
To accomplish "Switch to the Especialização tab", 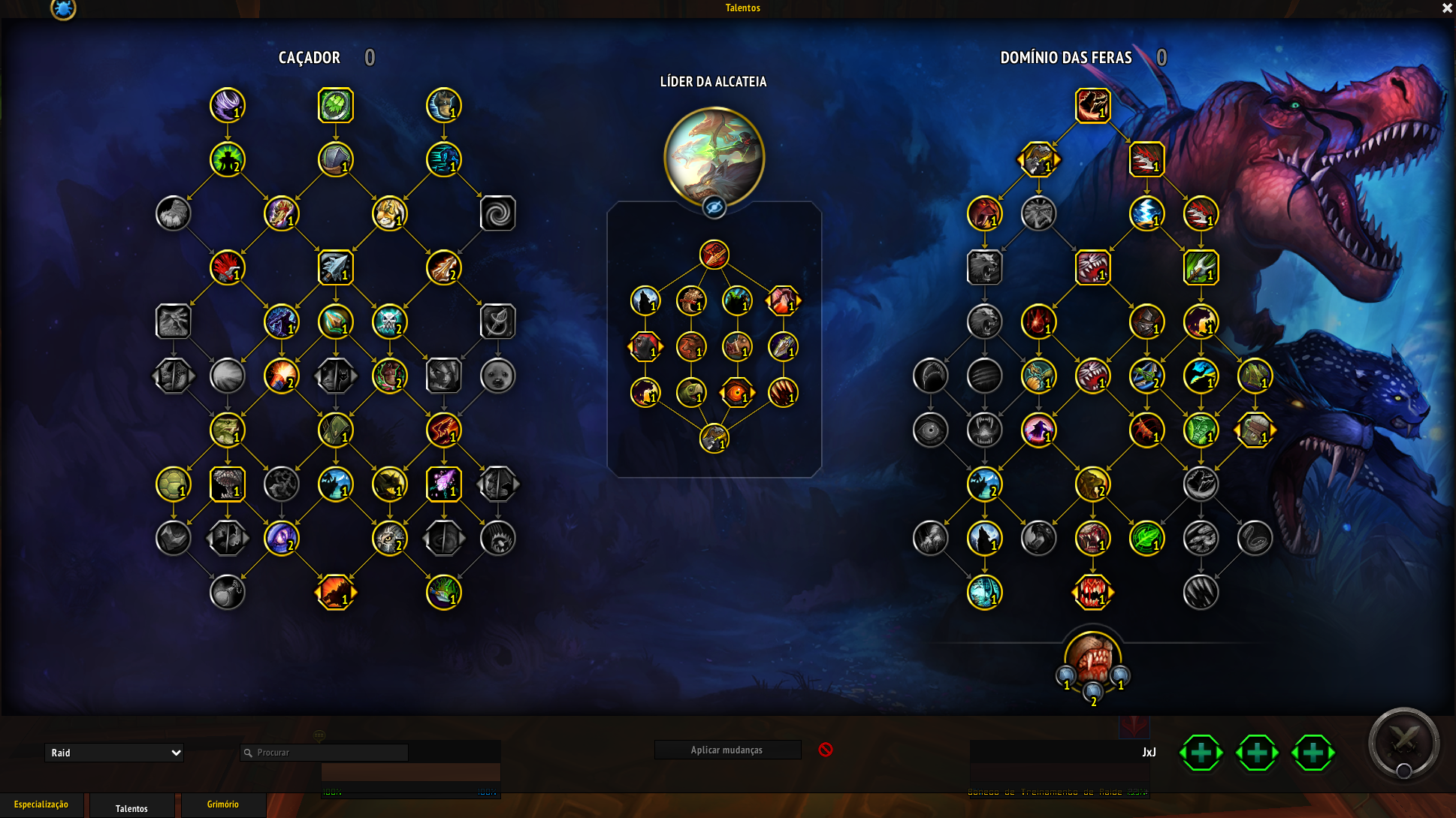I will [x=41, y=804].
